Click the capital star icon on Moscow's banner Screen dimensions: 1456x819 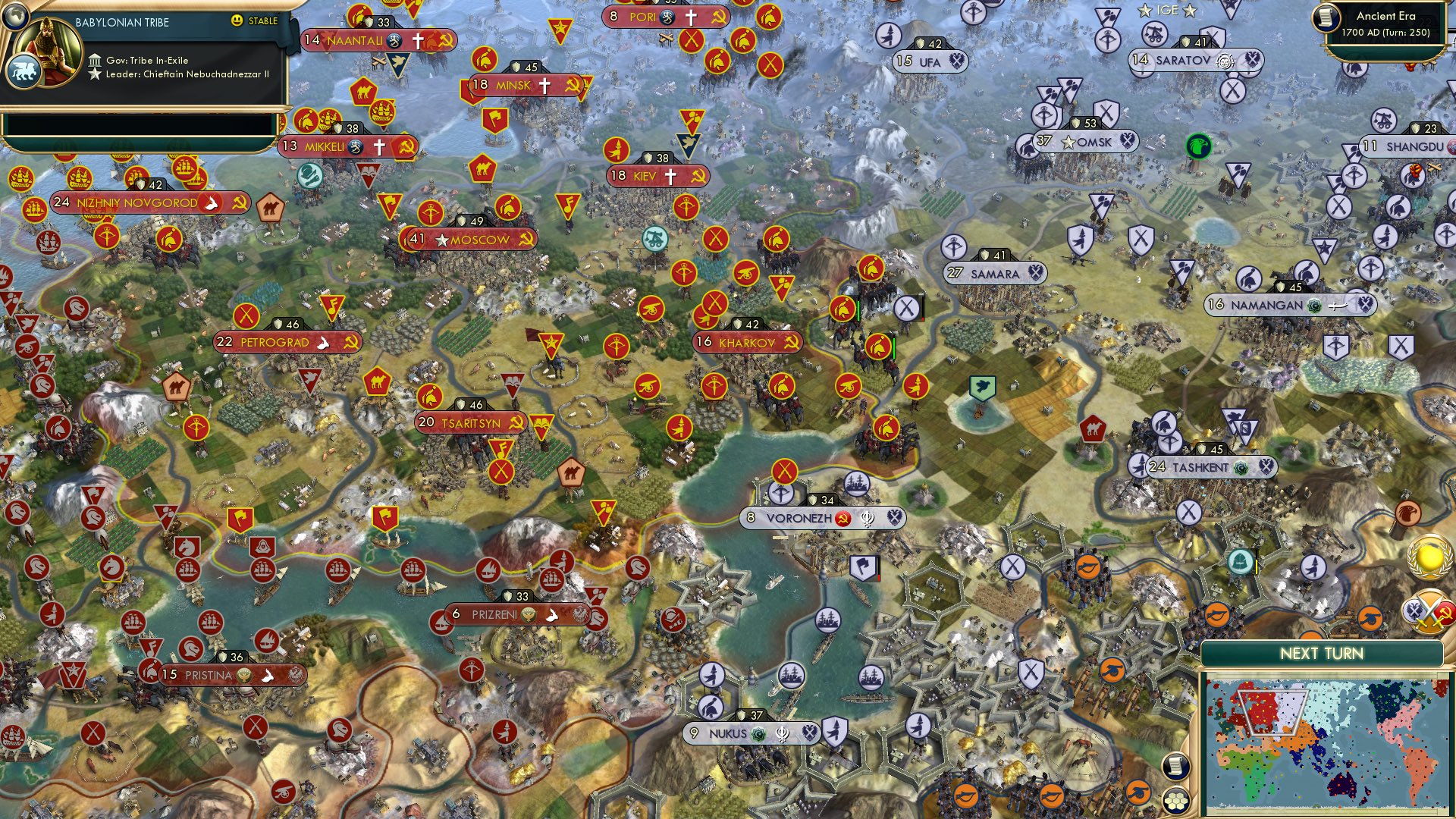coord(441,239)
